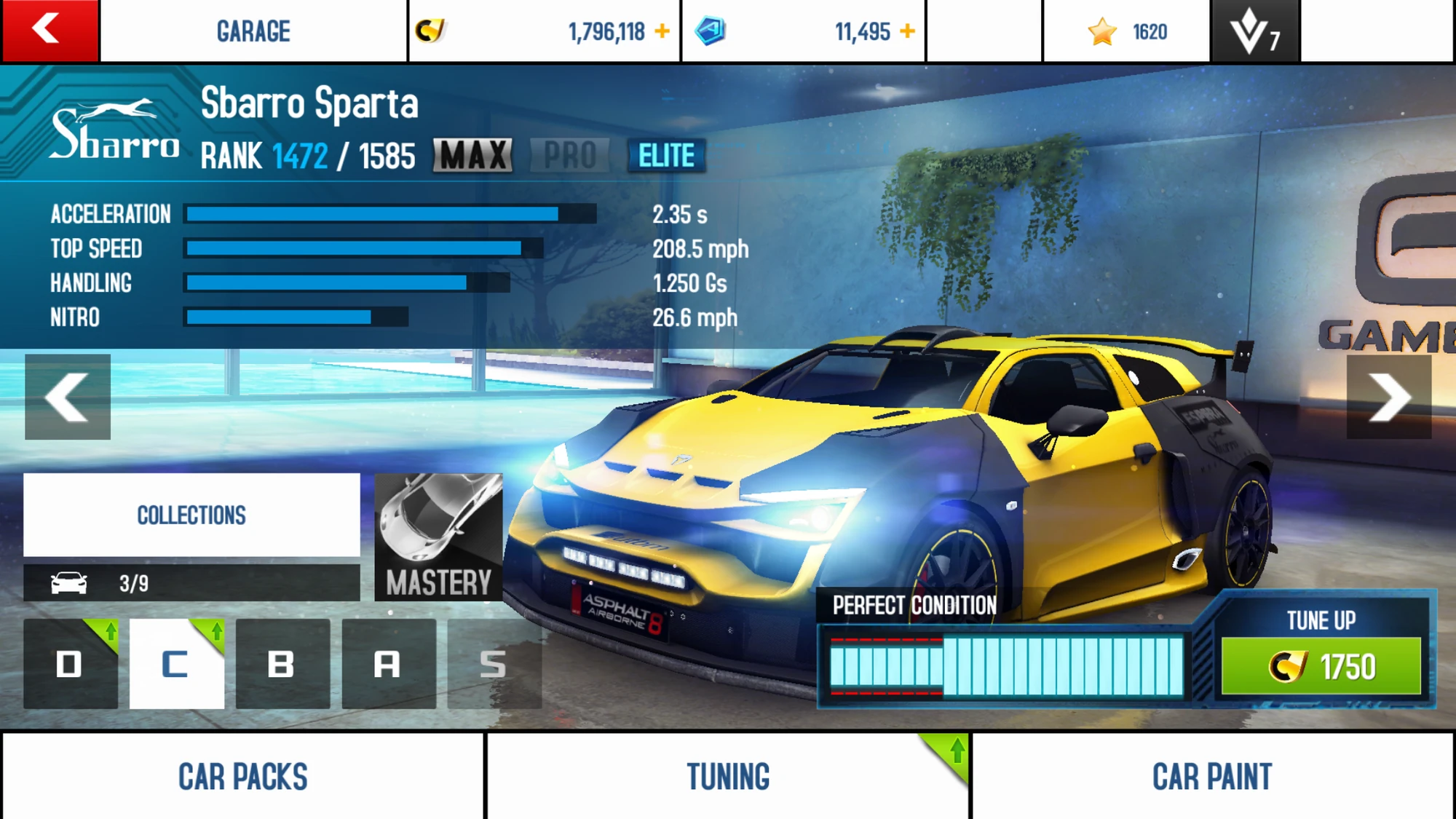
Task: Open the Mastery challenges
Action: tap(438, 537)
